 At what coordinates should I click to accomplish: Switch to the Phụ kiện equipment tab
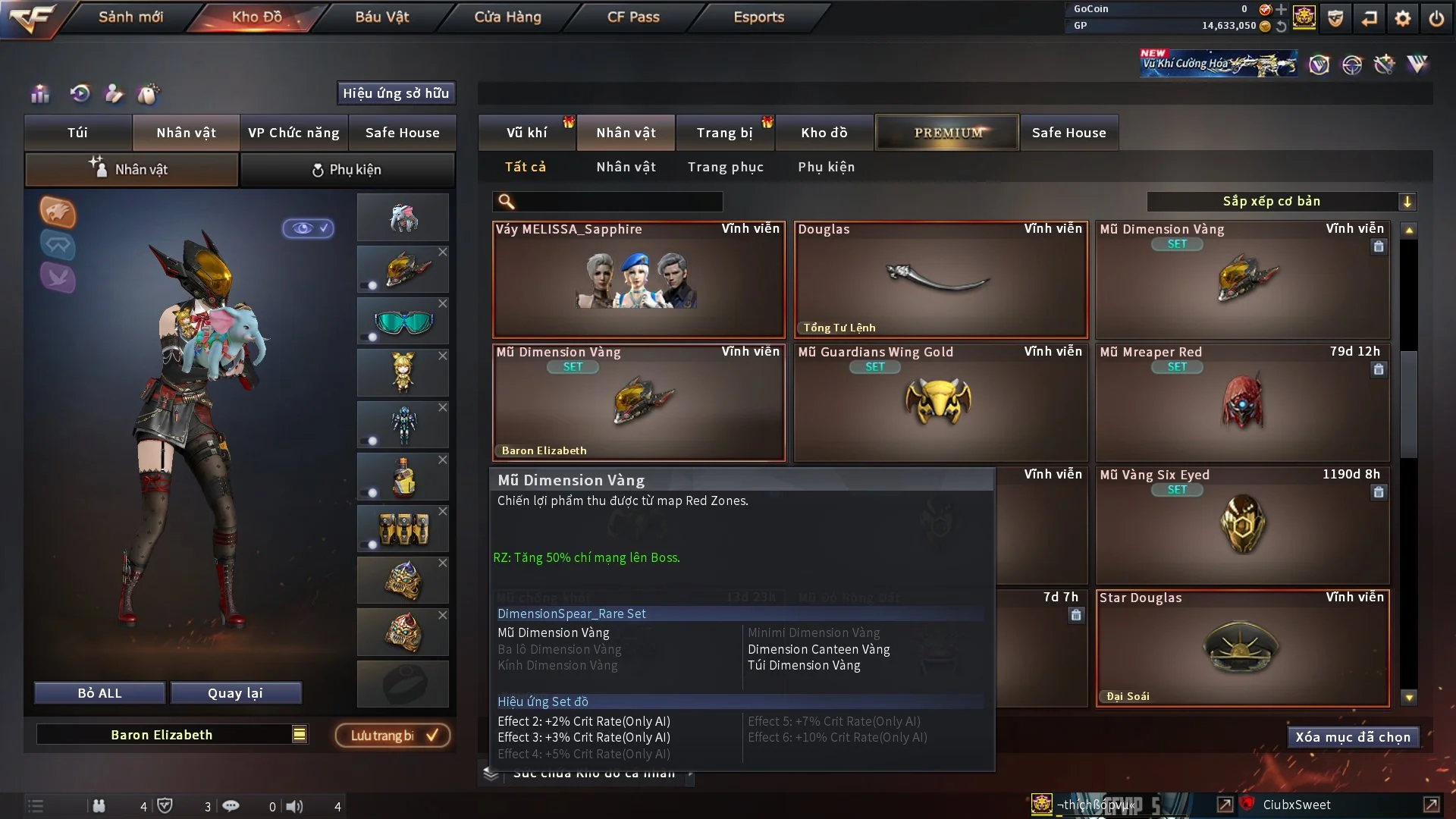[x=347, y=170]
